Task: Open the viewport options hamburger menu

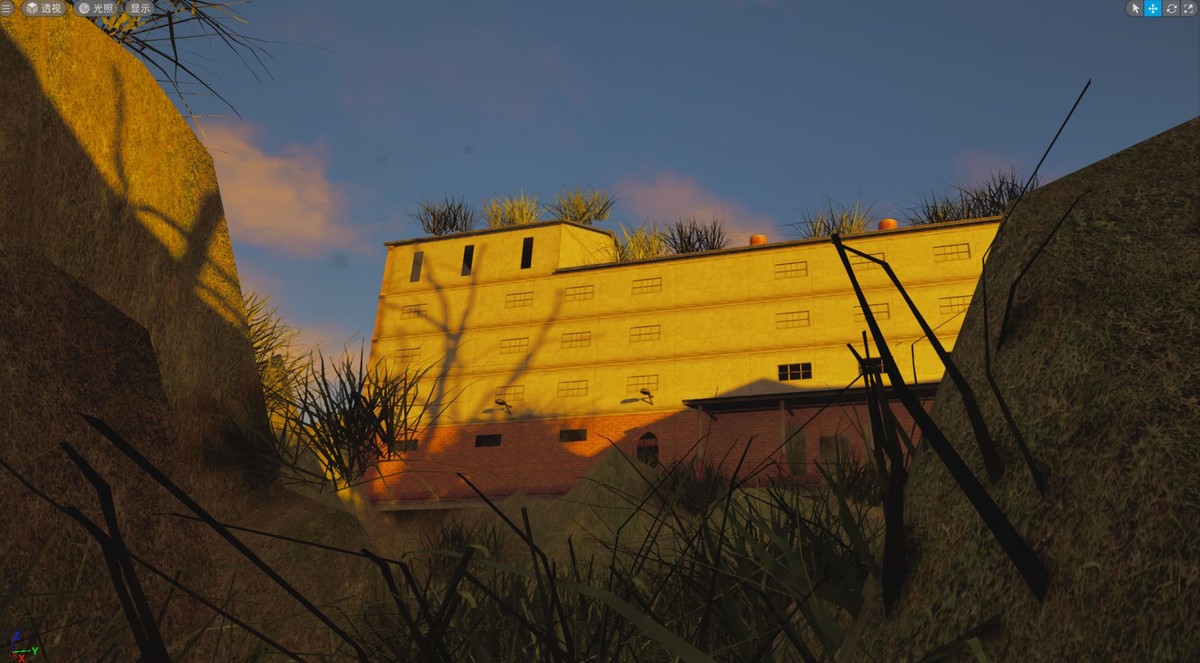Action: tap(8, 8)
